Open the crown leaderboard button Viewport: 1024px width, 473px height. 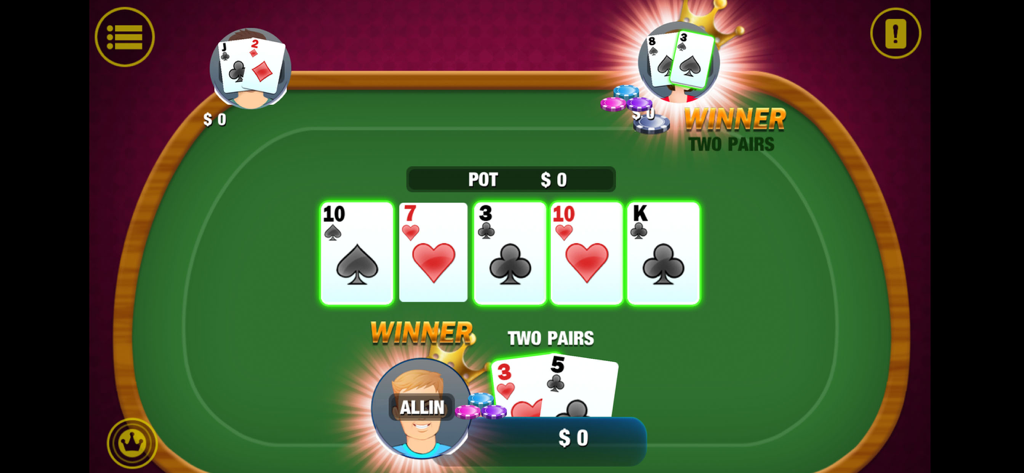[x=132, y=442]
